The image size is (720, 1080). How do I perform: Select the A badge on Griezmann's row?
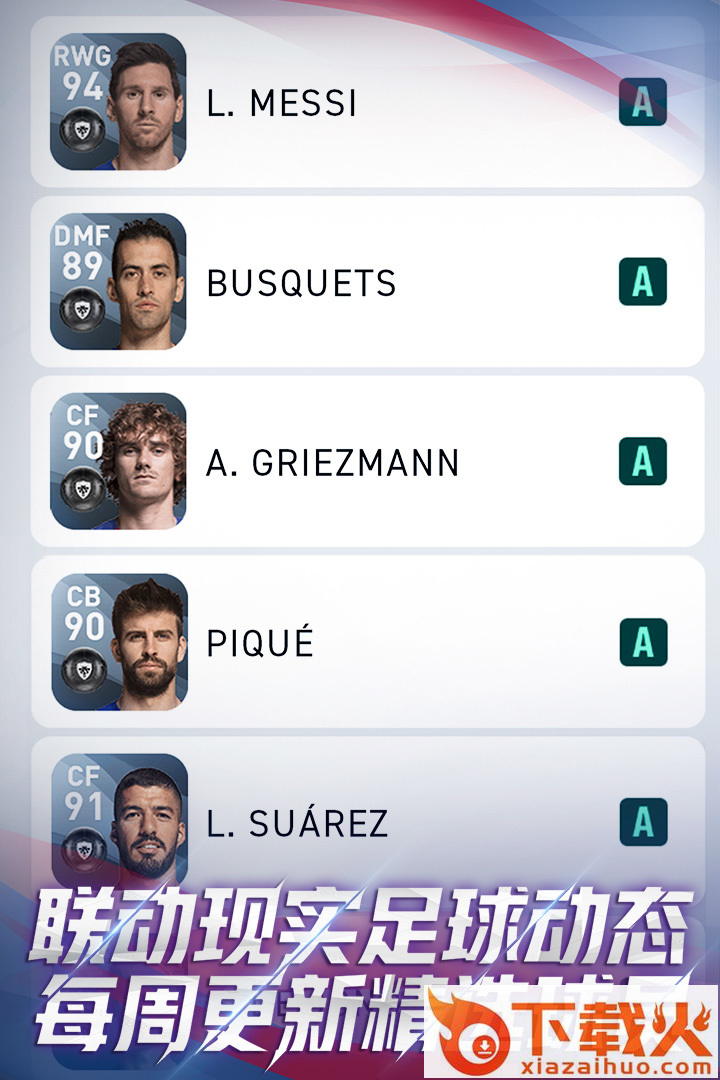coord(642,462)
